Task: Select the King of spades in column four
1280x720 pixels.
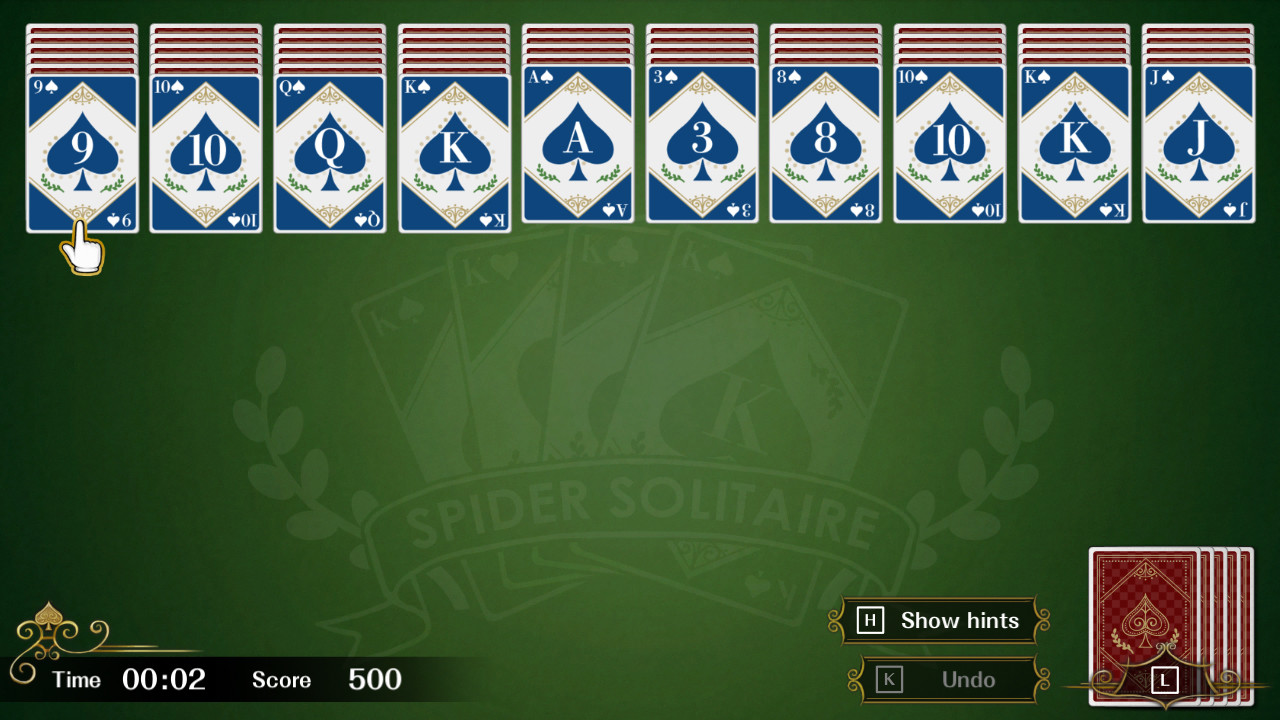Action: (x=453, y=150)
